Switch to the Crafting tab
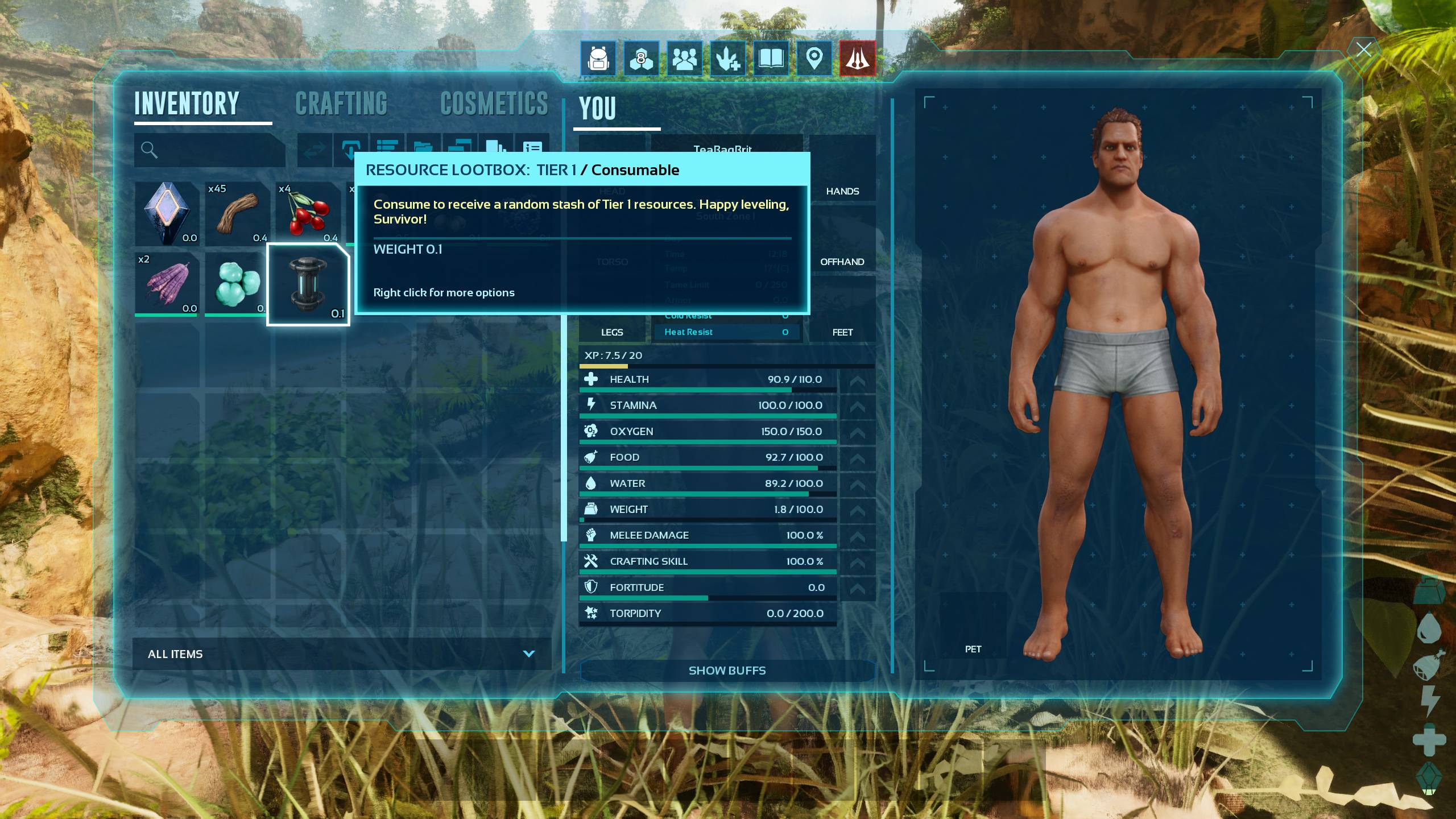The width and height of the screenshot is (1456, 819). [x=341, y=104]
